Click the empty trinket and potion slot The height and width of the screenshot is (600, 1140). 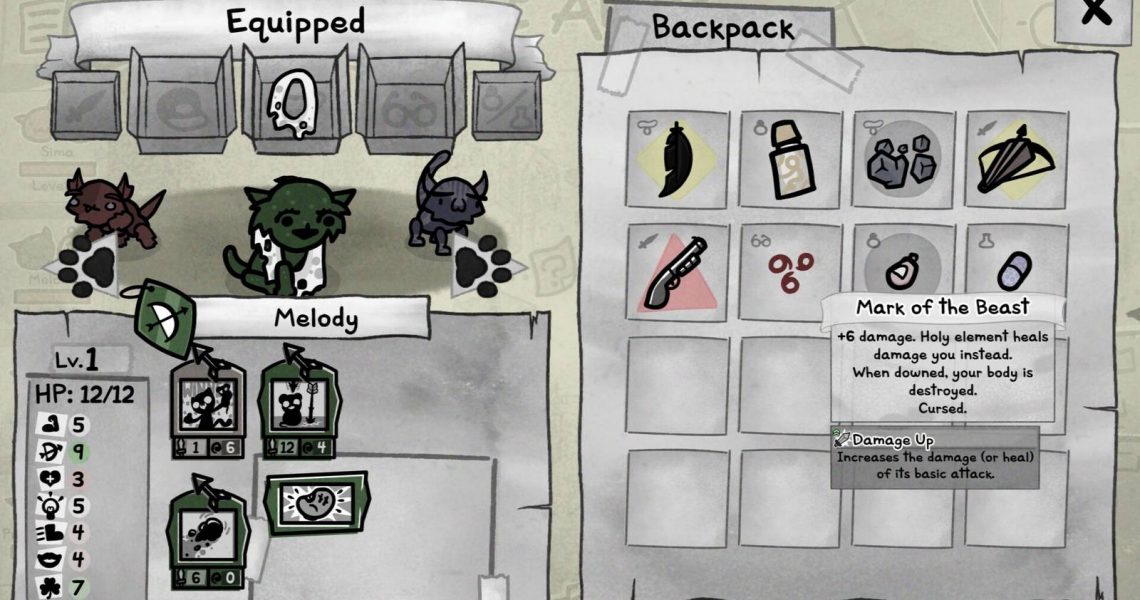coord(506,106)
